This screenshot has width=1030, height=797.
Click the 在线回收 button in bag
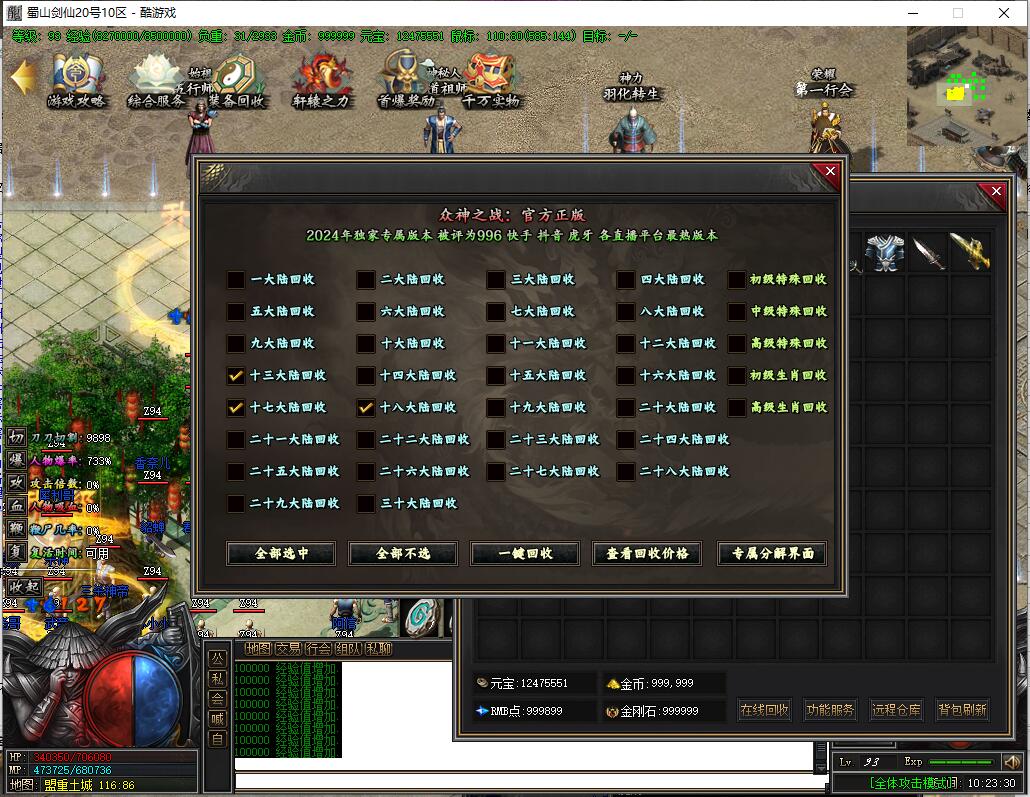[765, 710]
